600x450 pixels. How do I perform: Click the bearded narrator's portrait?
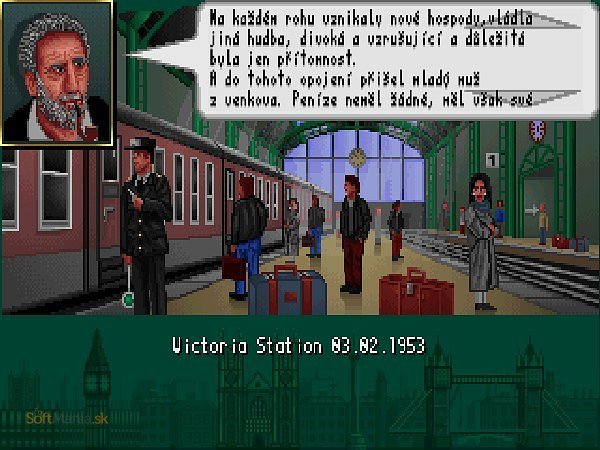click(x=57, y=72)
